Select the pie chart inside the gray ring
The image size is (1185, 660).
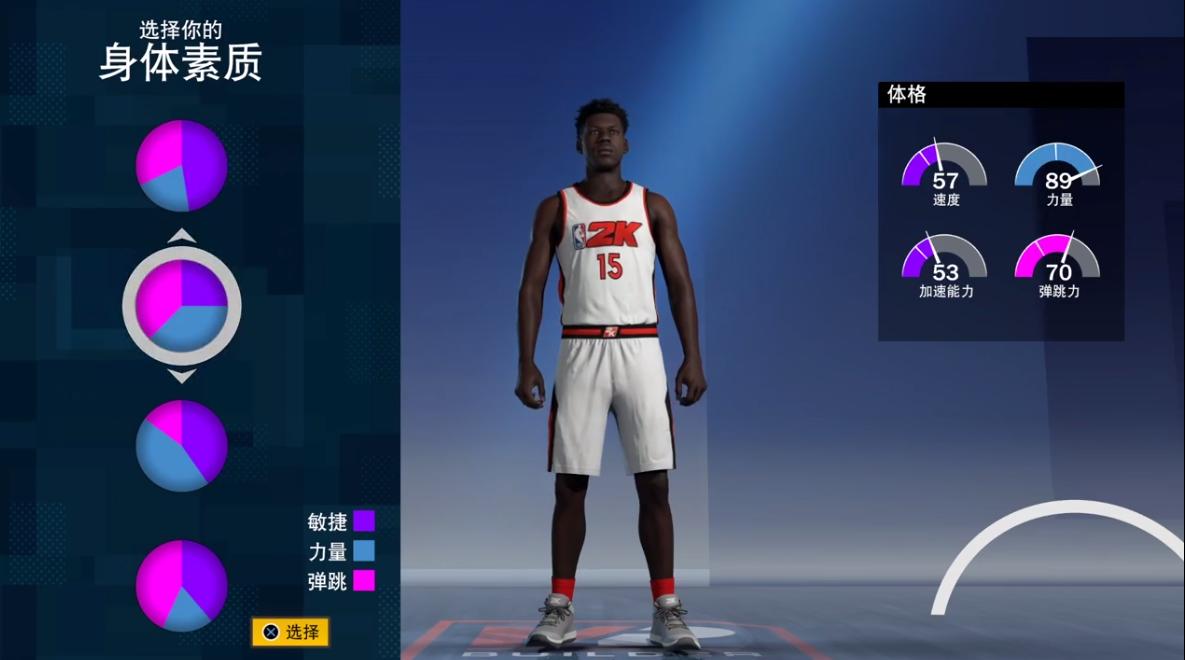pyautogui.click(x=182, y=305)
